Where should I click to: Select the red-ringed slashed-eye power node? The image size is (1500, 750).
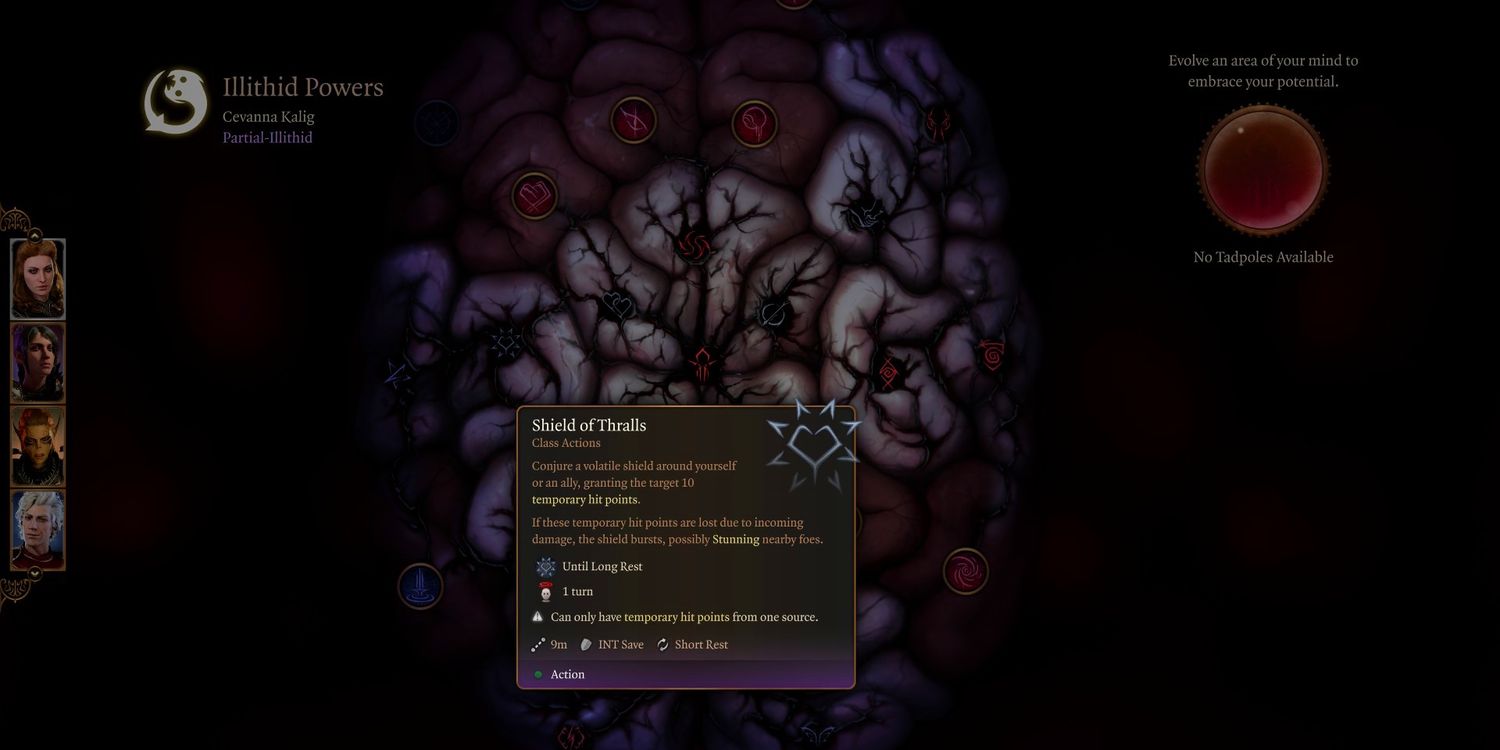(x=633, y=120)
